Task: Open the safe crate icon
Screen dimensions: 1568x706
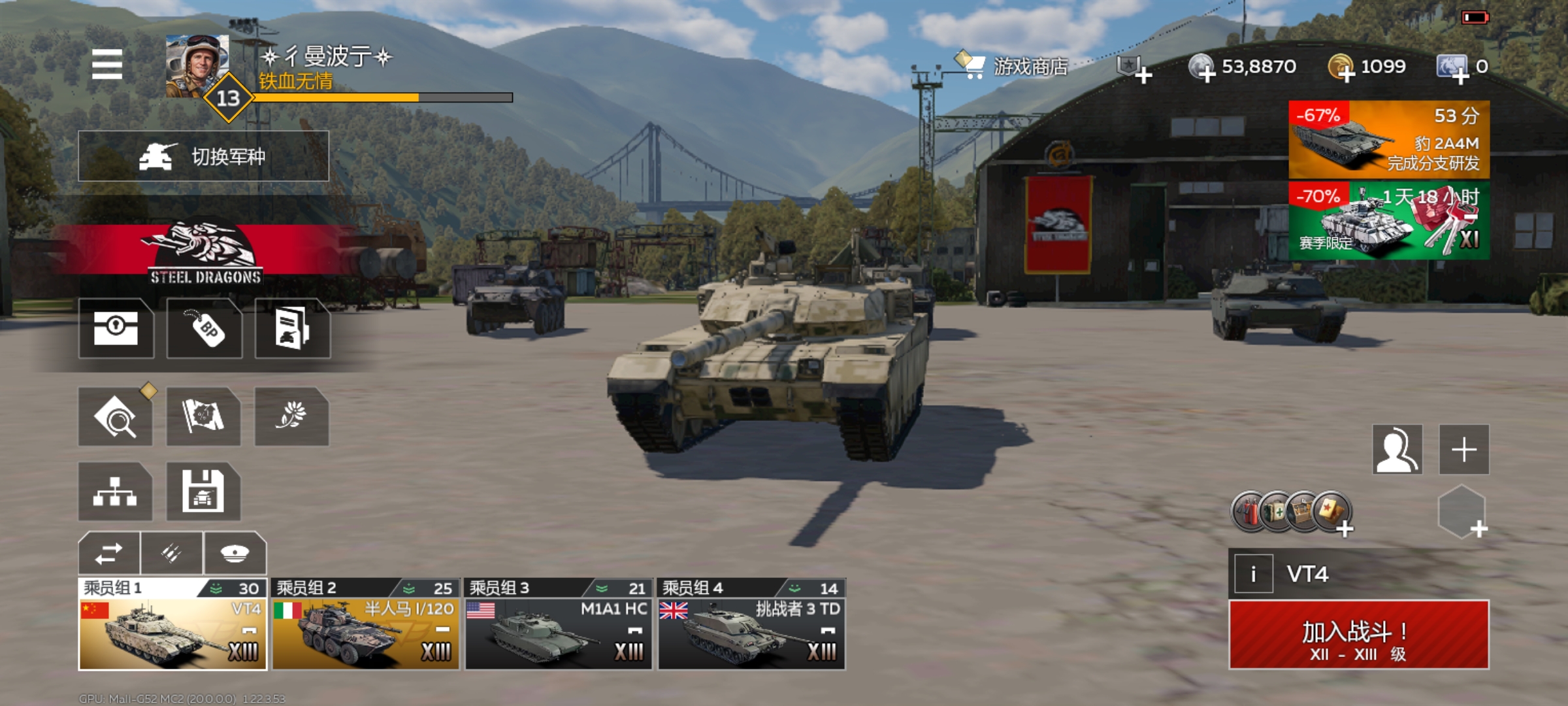Action: point(116,328)
